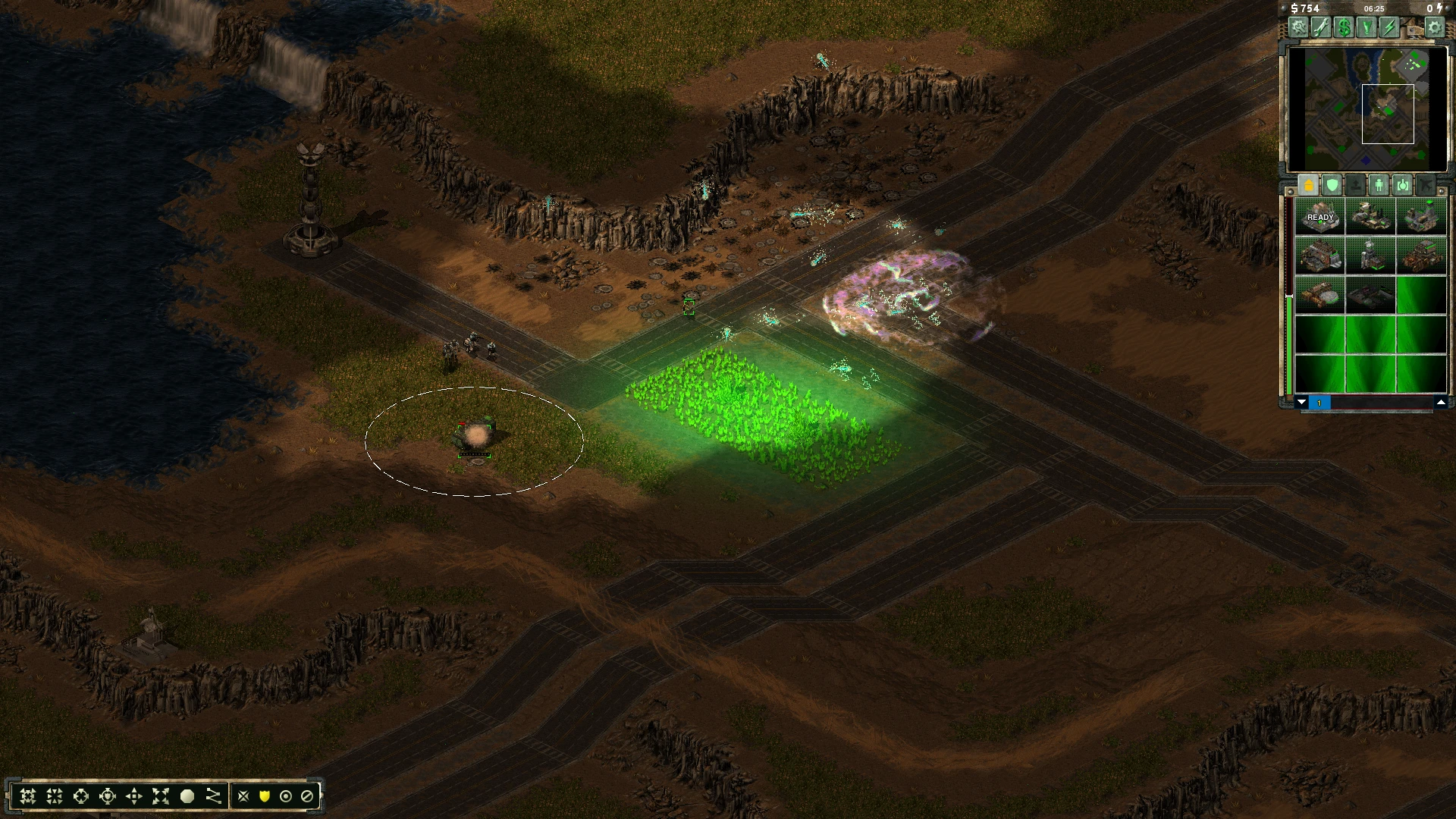The width and height of the screenshot is (1456, 819).
Task: Toggle sell mode with the dollar button
Action: (x=1344, y=28)
